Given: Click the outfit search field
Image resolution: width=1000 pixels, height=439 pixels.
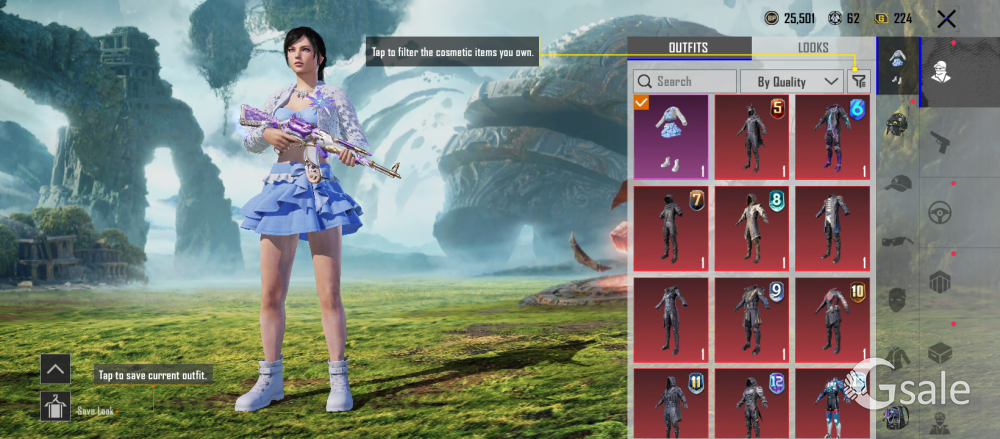Looking at the screenshot, I should (x=685, y=81).
